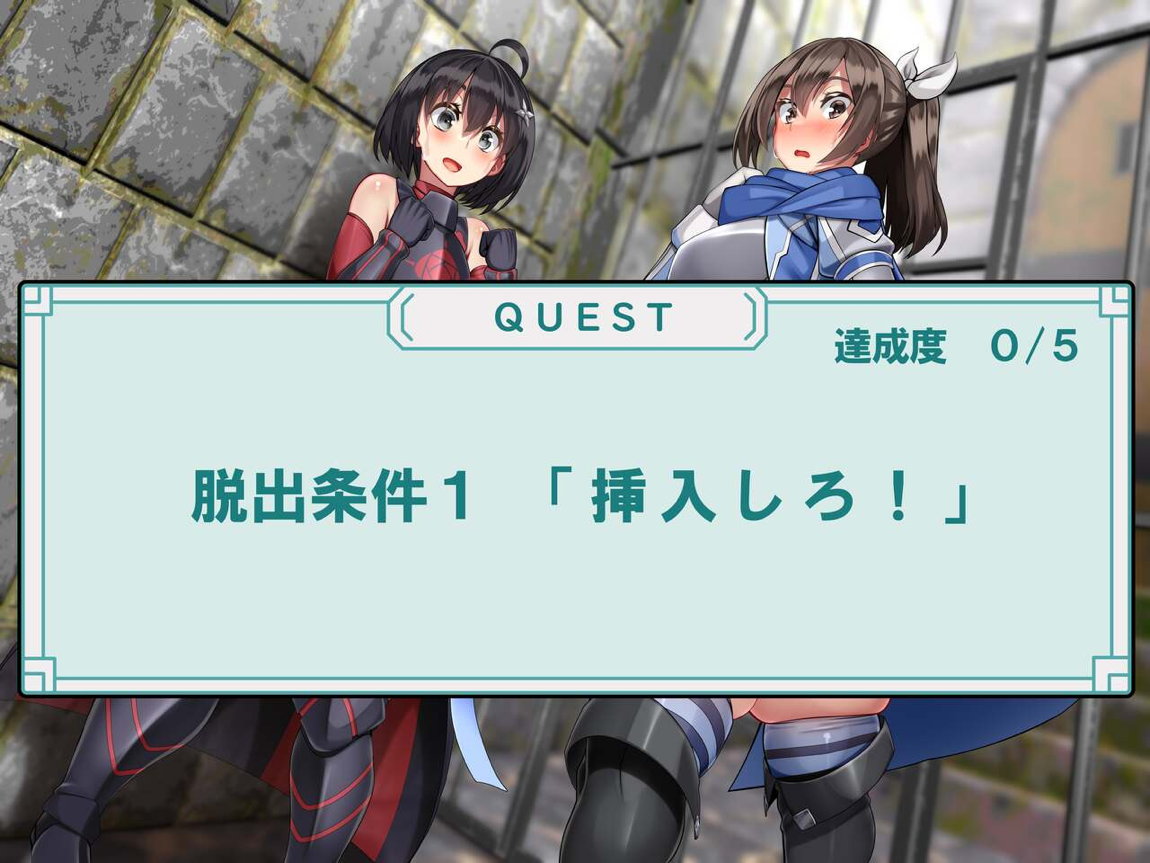1150x863 pixels.
Task: Click the QUEST escape condition panel
Action: click(576, 490)
